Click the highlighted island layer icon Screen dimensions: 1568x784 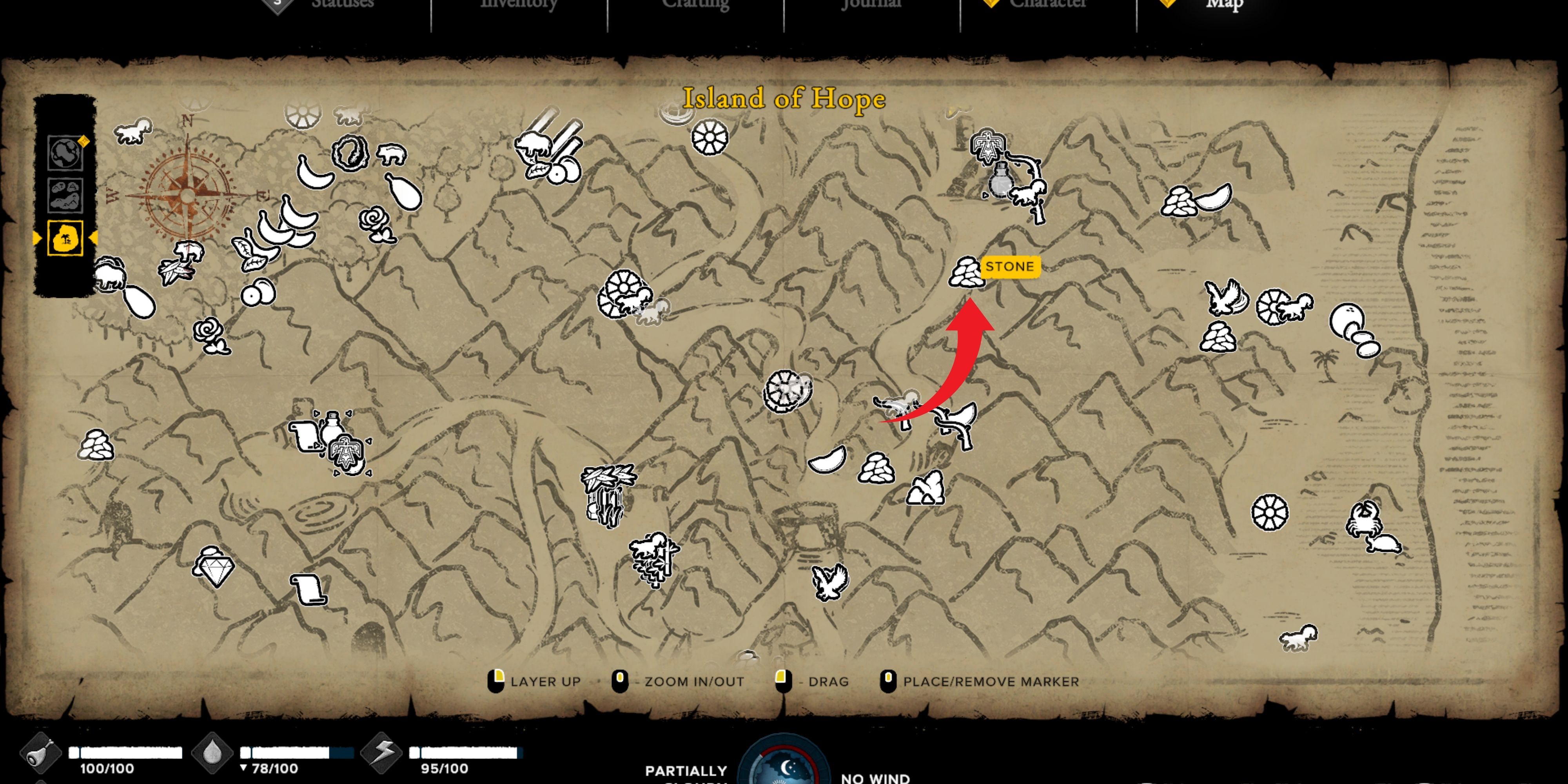point(66,239)
